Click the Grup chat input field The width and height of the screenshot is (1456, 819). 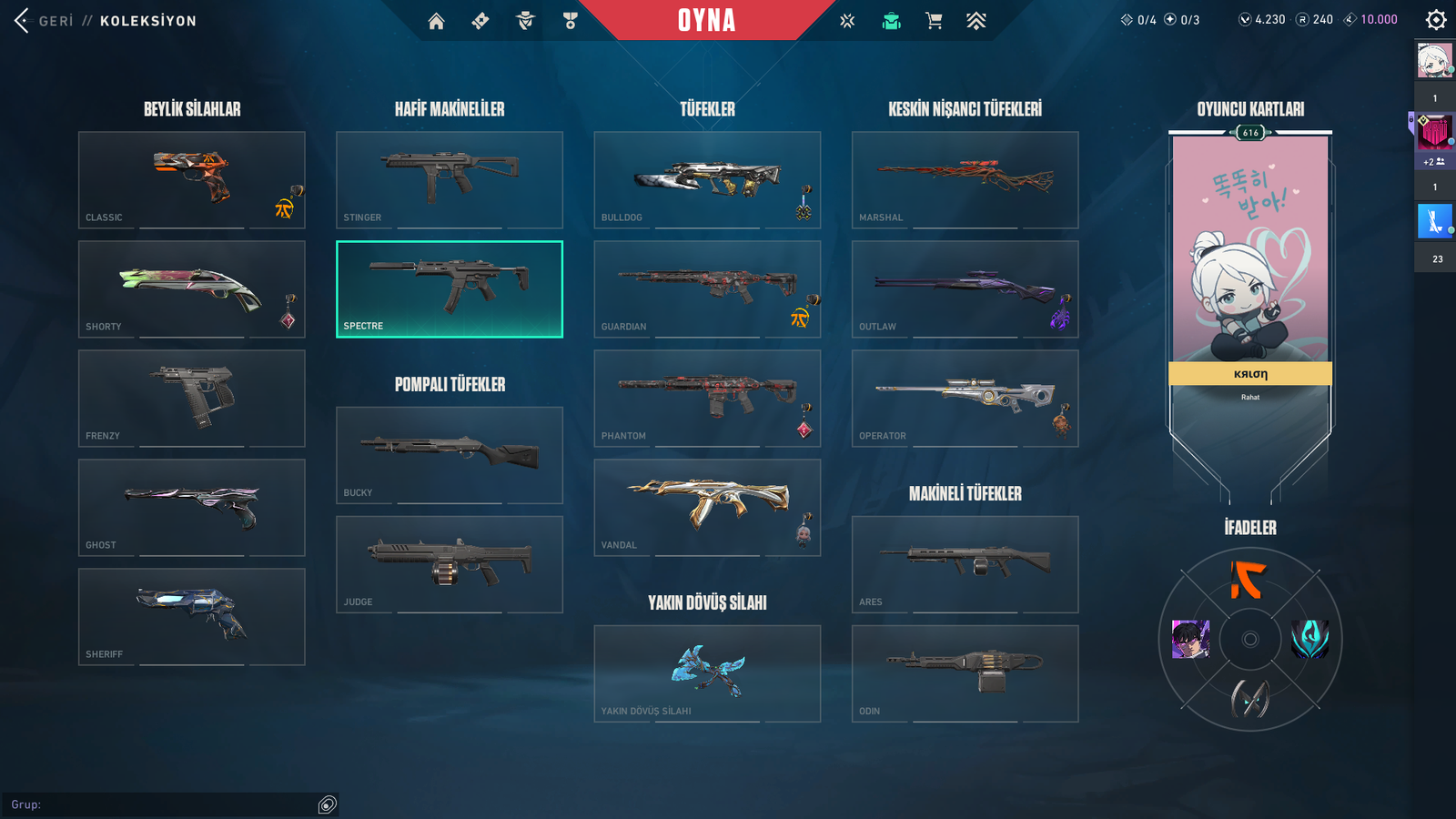[164, 804]
